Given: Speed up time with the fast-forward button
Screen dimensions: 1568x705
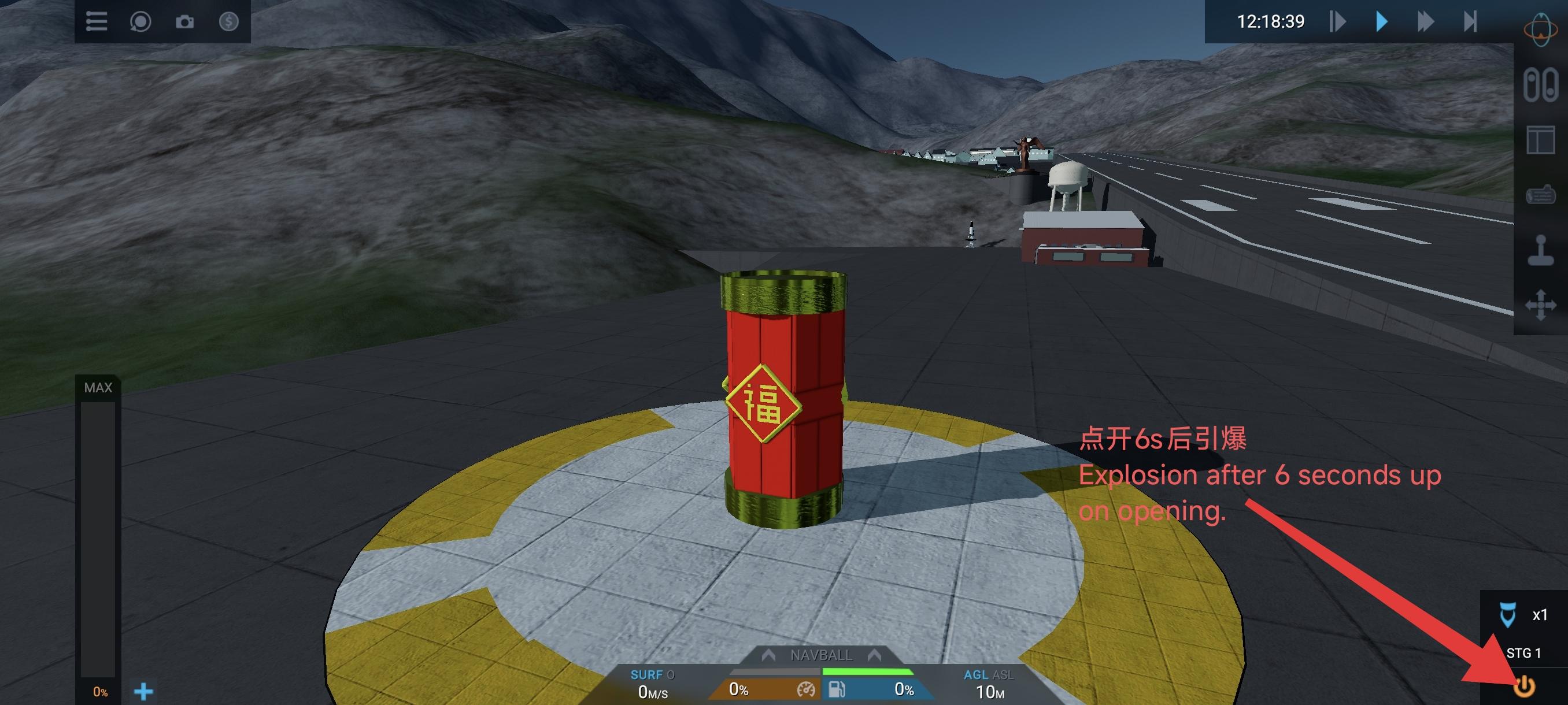Looking at the screenshot, I should 1426,22.
